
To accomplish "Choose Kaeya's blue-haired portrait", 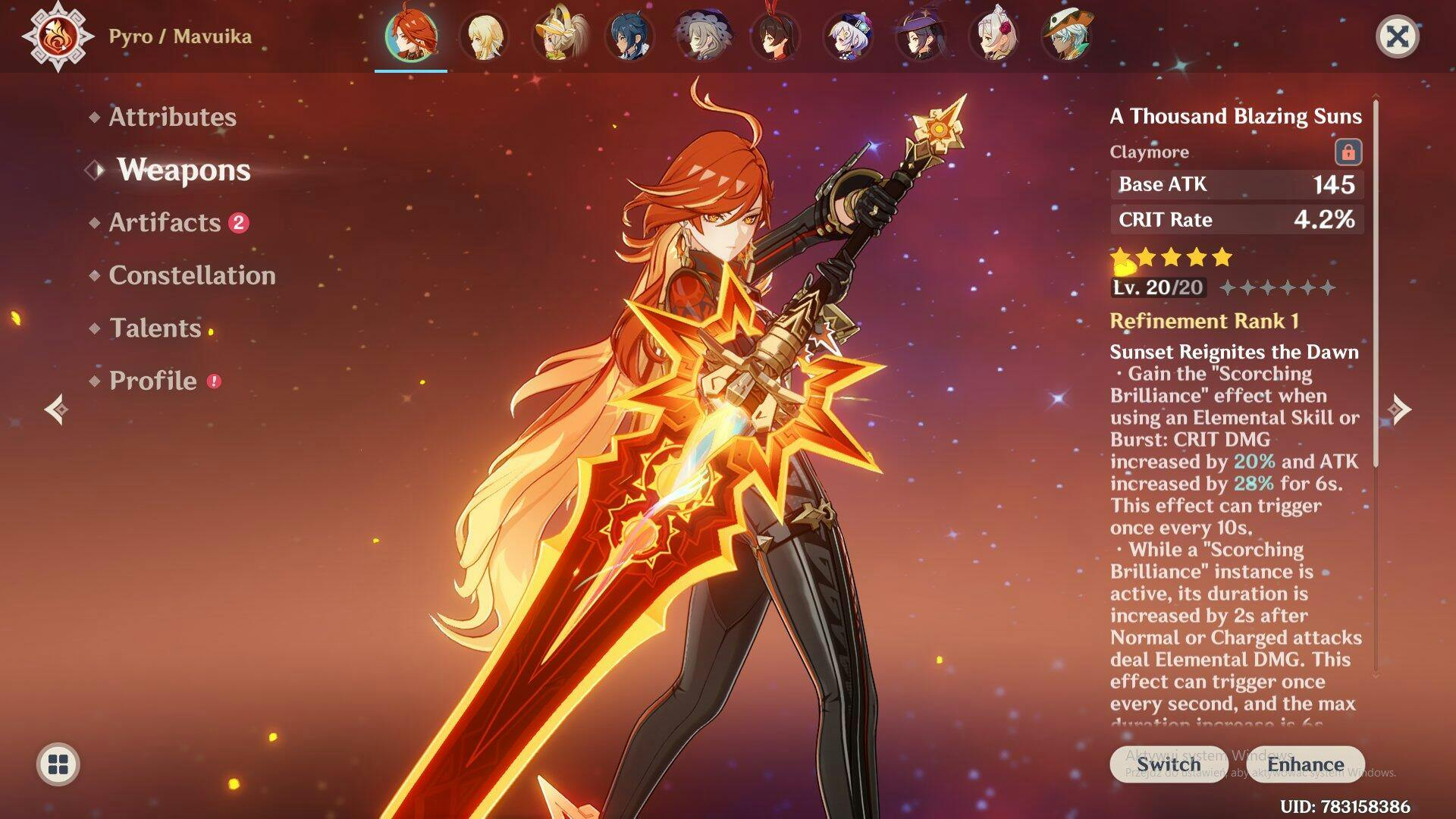I will [629, 36].
